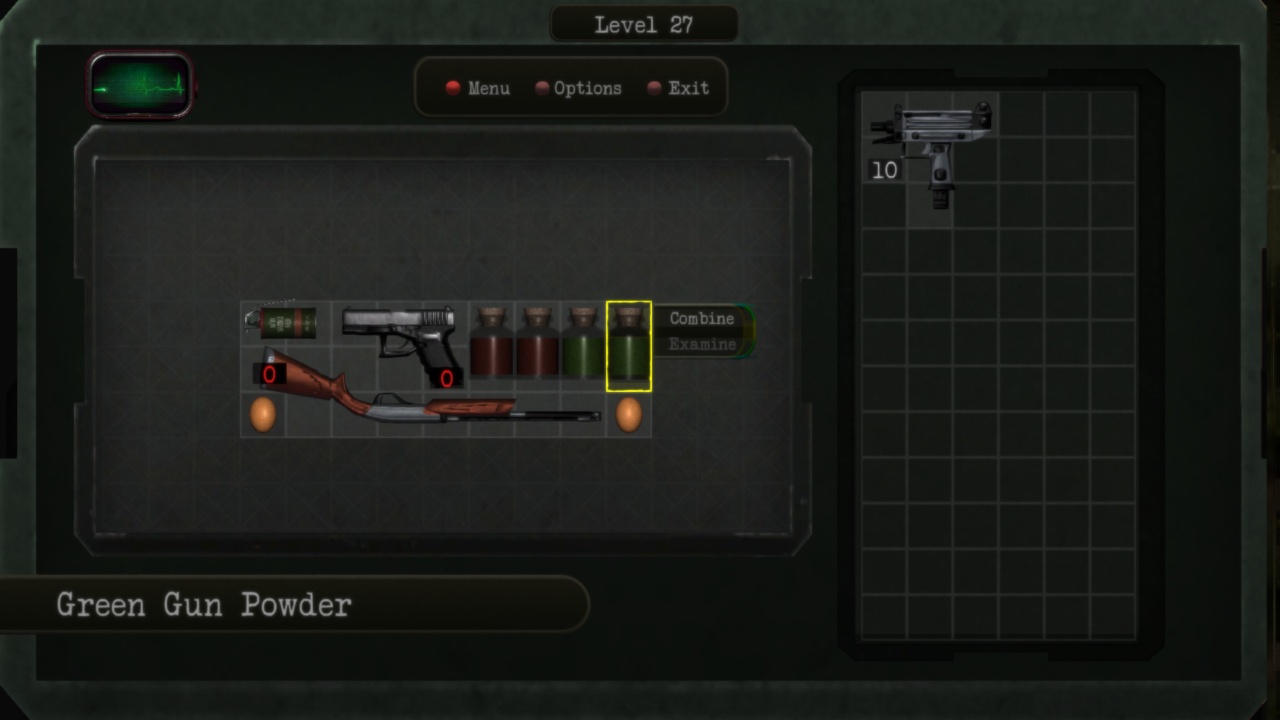Click the Uzi's 10 ammo counter
The width and height of the screenshot is (1280, 720).
(x=884, y=171)
